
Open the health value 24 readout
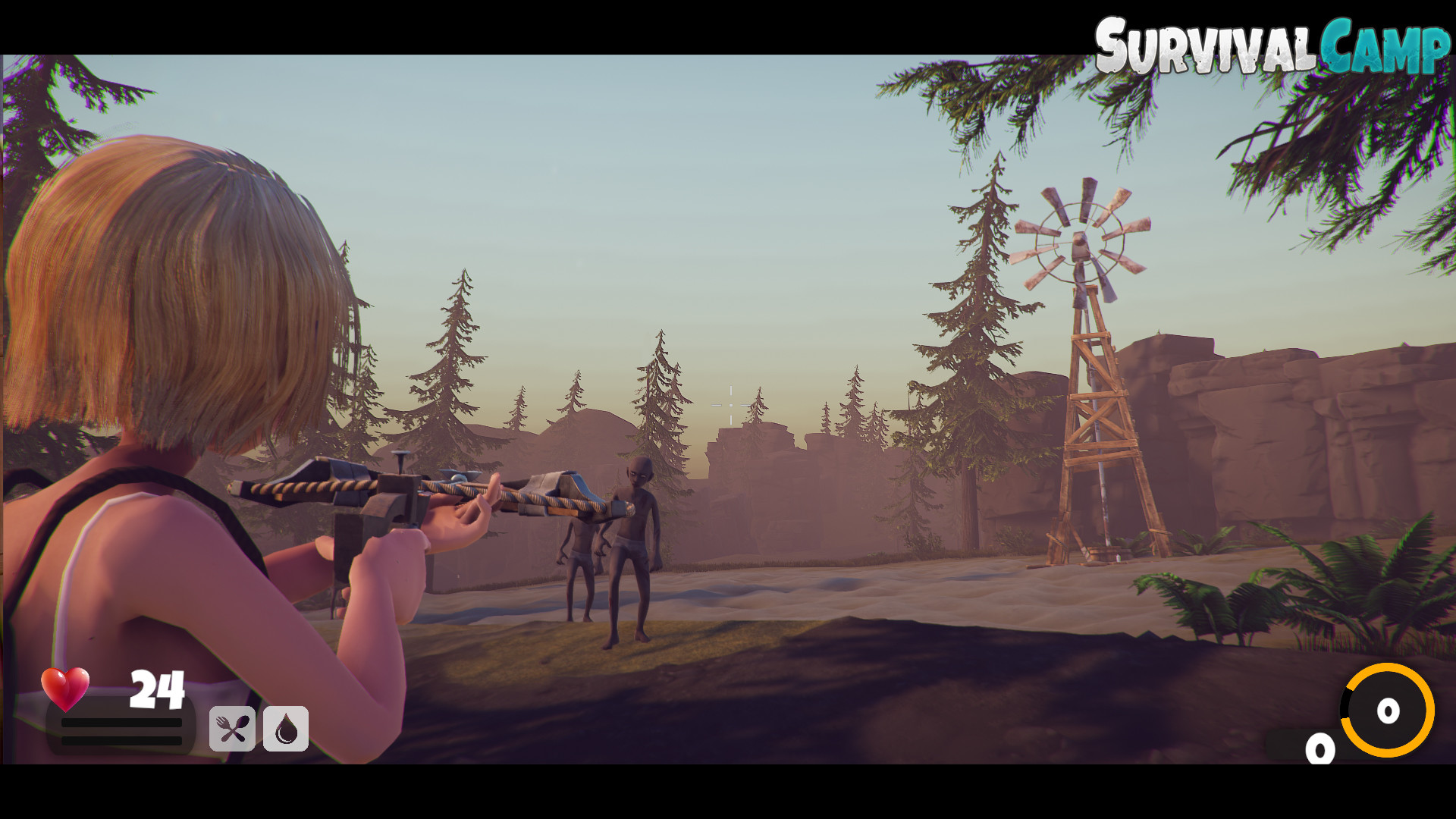tap(157, 689)
